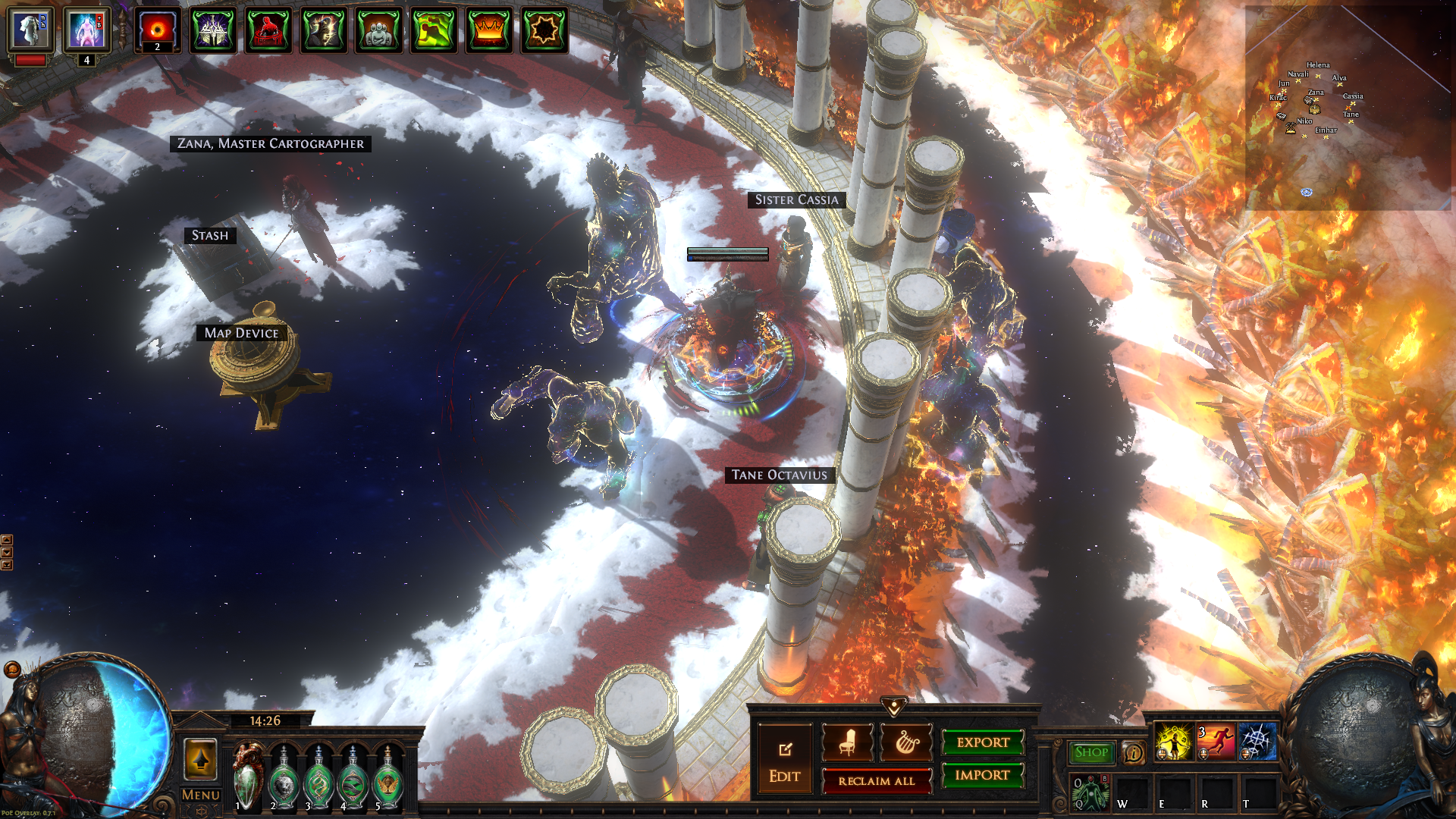The height and width of the screenshot is (819, 1456).
Task: Collapse the hideout panel arrow
Action: pos(894,708)
